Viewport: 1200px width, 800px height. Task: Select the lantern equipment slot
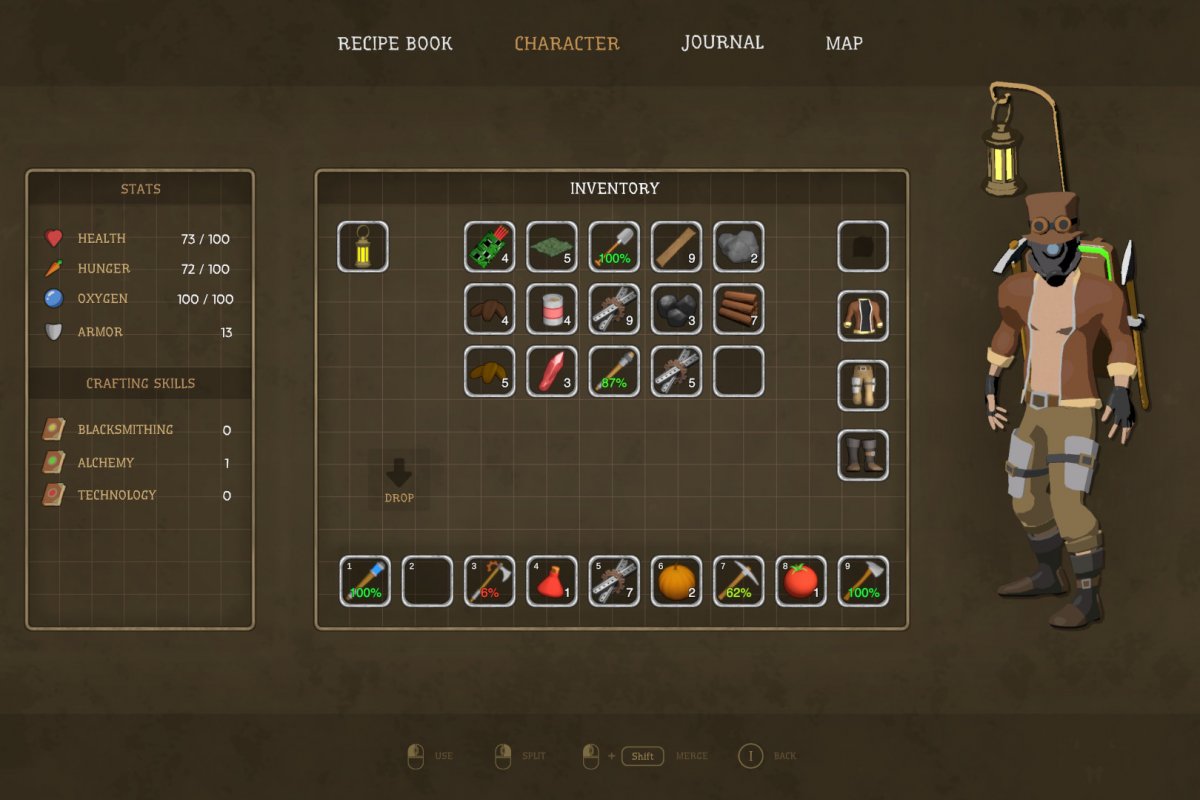point(363,246)
